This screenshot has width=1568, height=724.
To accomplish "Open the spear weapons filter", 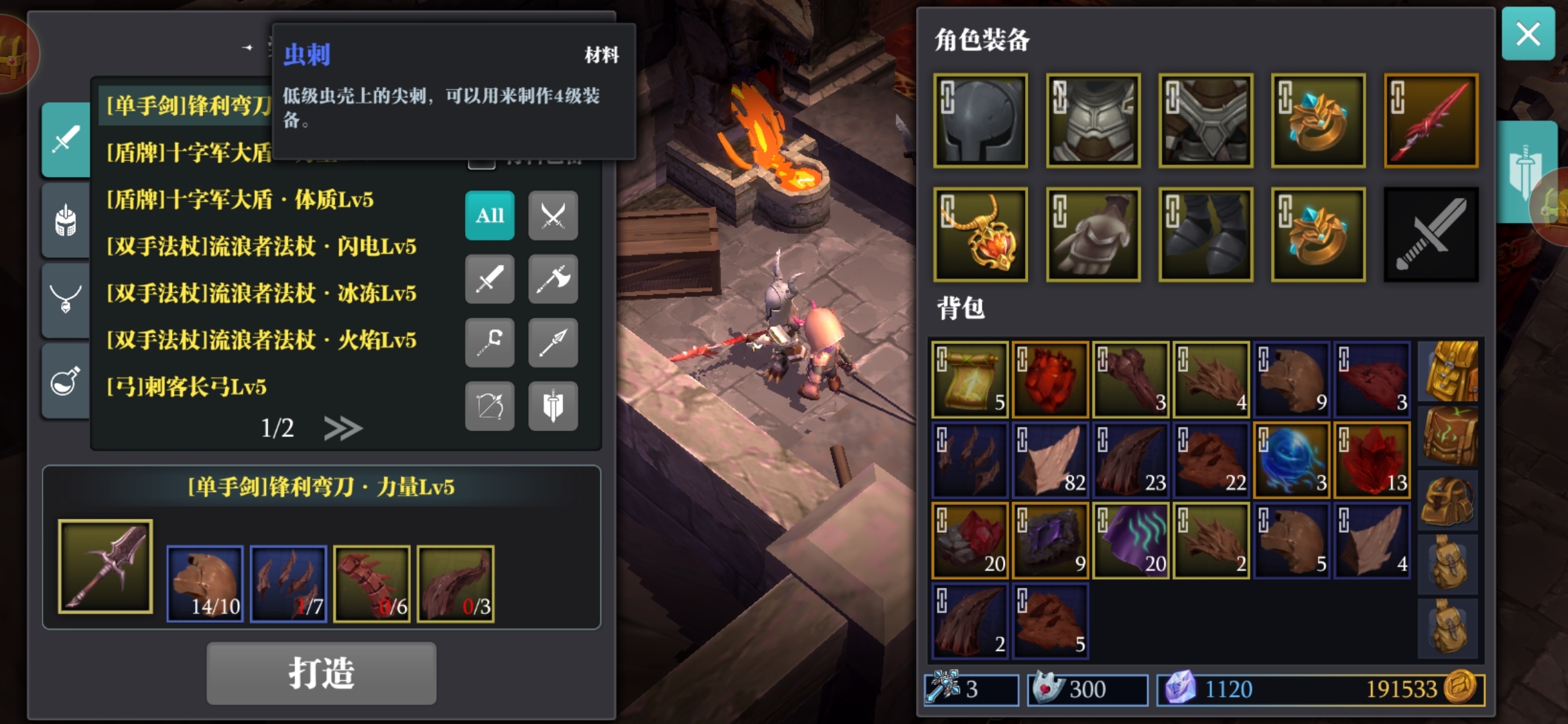I will pyautogui.click(x=552, y=343).
